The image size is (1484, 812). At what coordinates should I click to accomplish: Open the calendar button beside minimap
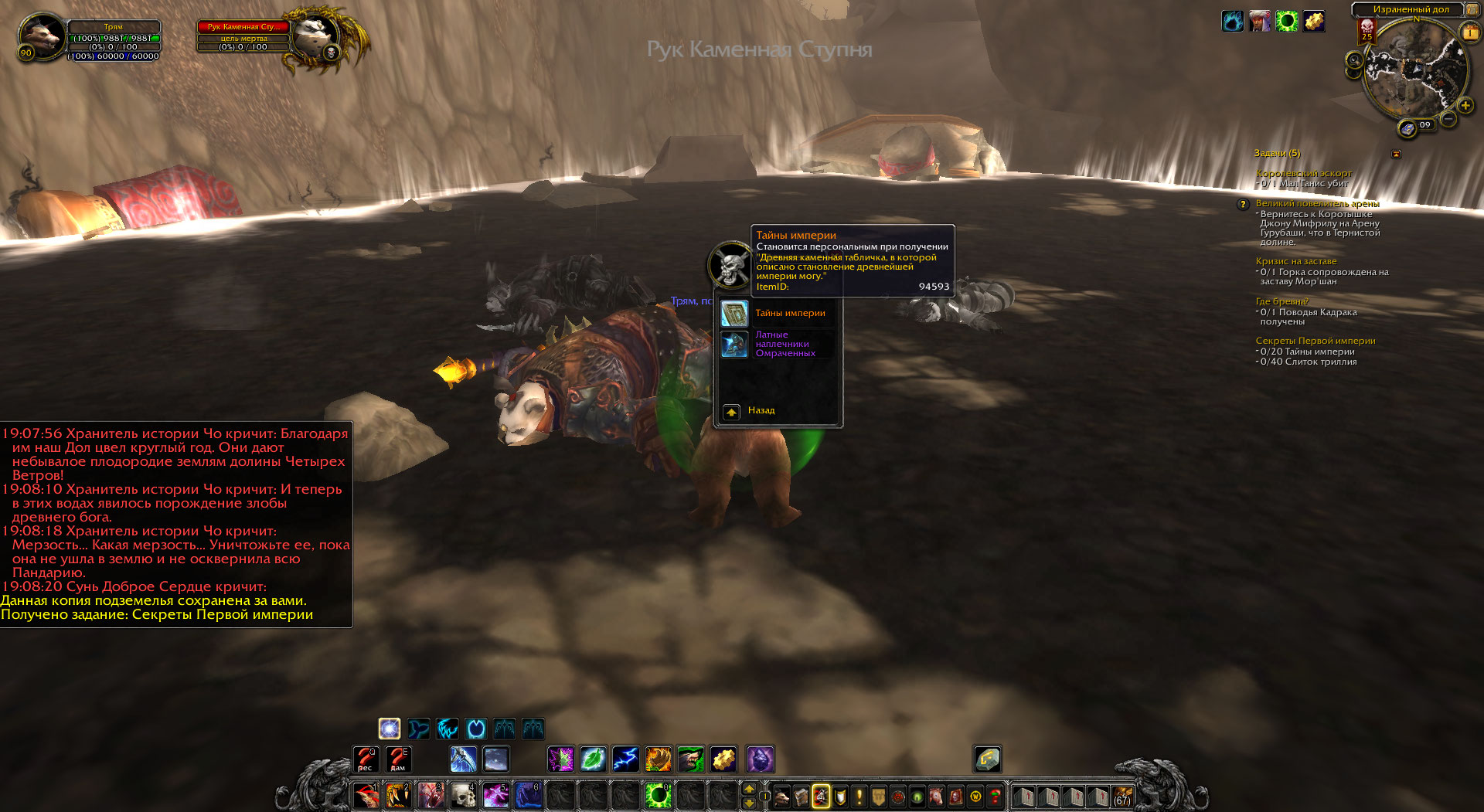click(x=1469, y=32)
